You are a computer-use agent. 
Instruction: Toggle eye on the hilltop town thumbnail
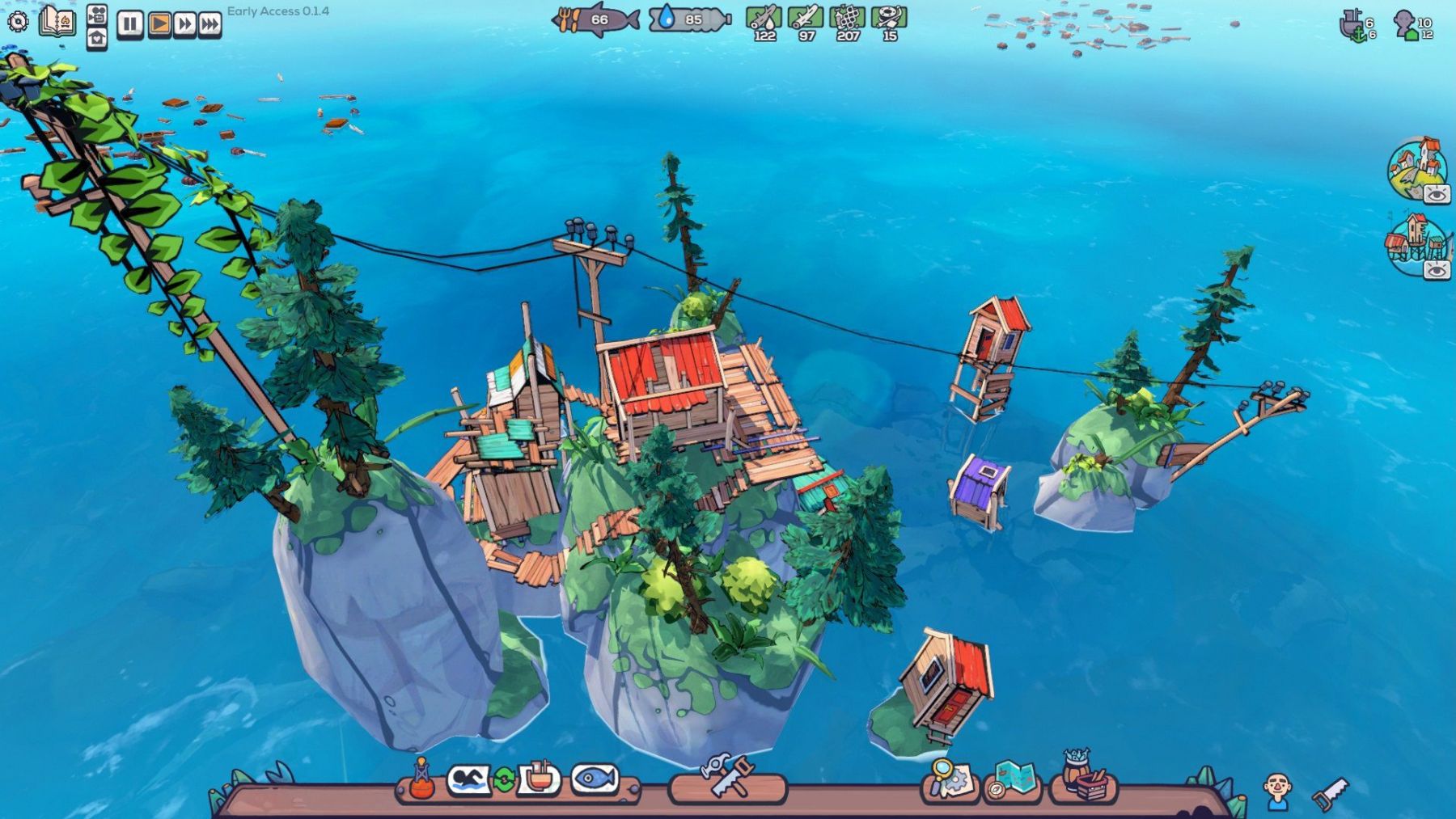pyautogui.click(x=1437, y=194)
